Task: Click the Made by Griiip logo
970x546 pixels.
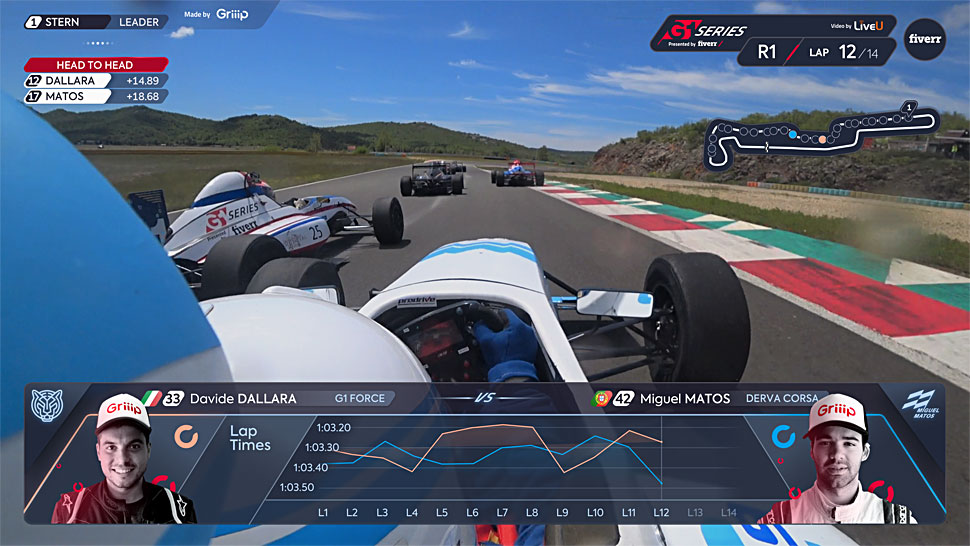Action: pos(217,15)
